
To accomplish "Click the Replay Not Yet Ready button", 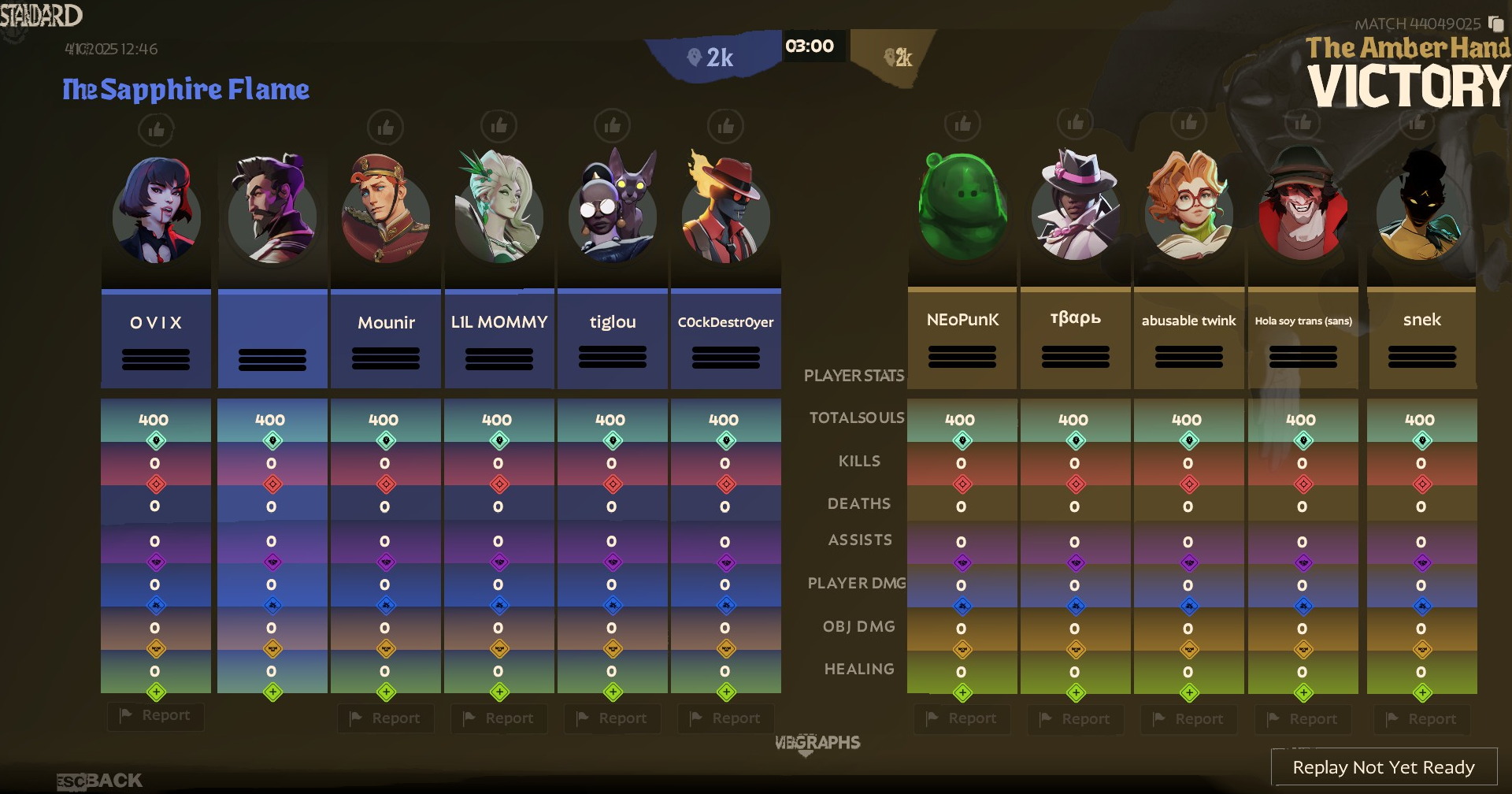I will (x=1384, y=766).
